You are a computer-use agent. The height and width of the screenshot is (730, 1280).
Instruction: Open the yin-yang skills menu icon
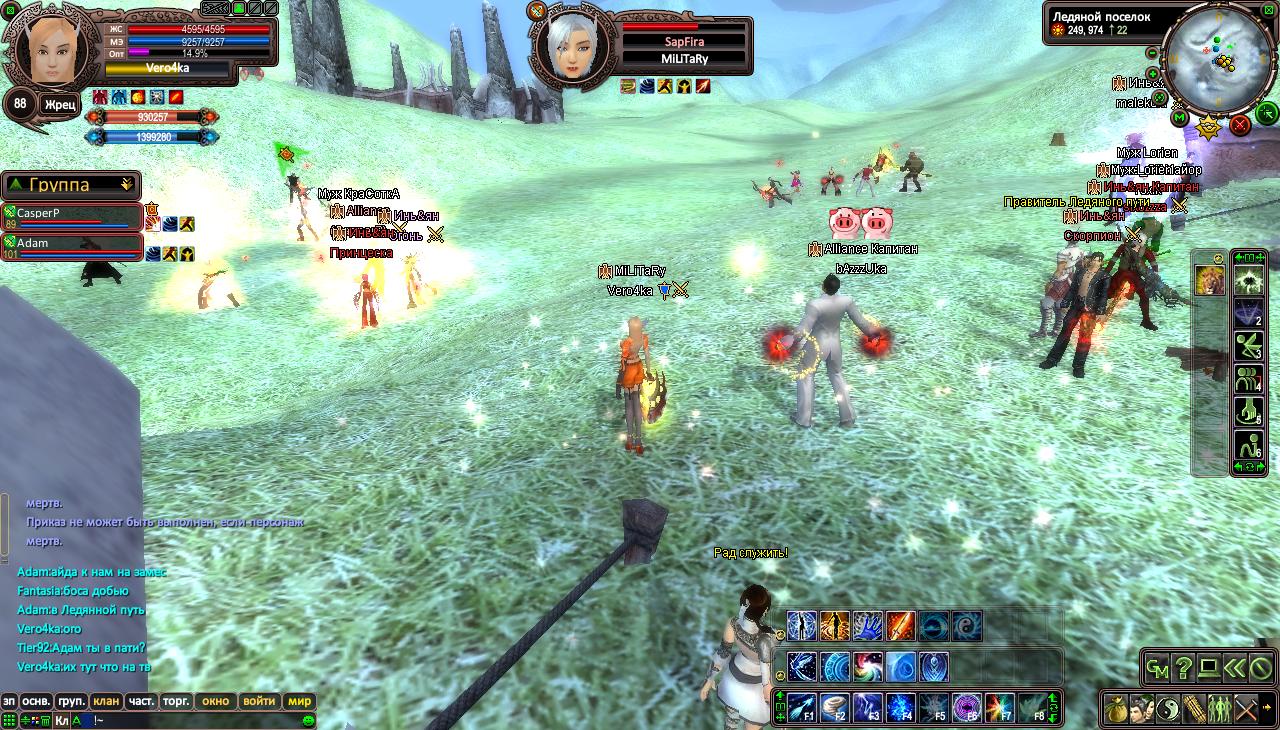(x=1167, y=709)
